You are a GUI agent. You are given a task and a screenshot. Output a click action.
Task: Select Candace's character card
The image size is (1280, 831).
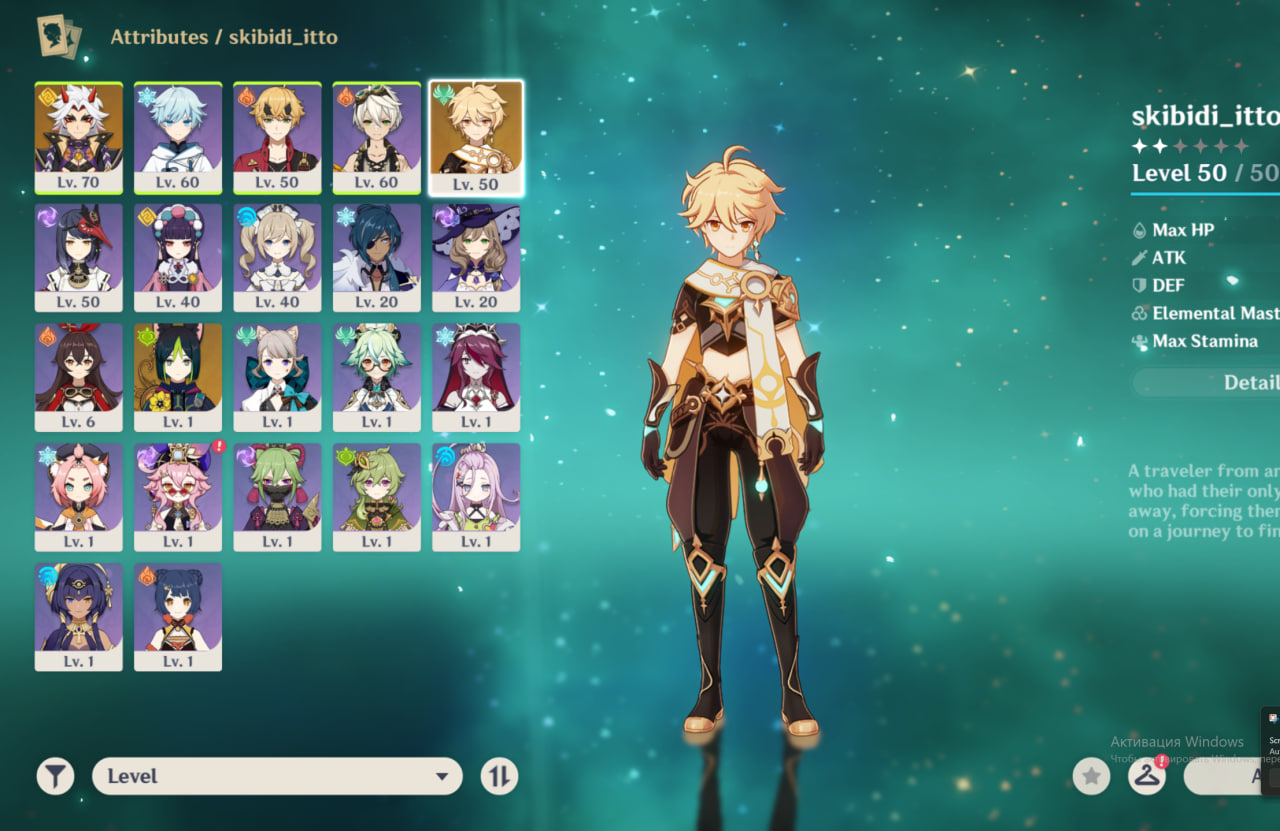pos(79,616)
